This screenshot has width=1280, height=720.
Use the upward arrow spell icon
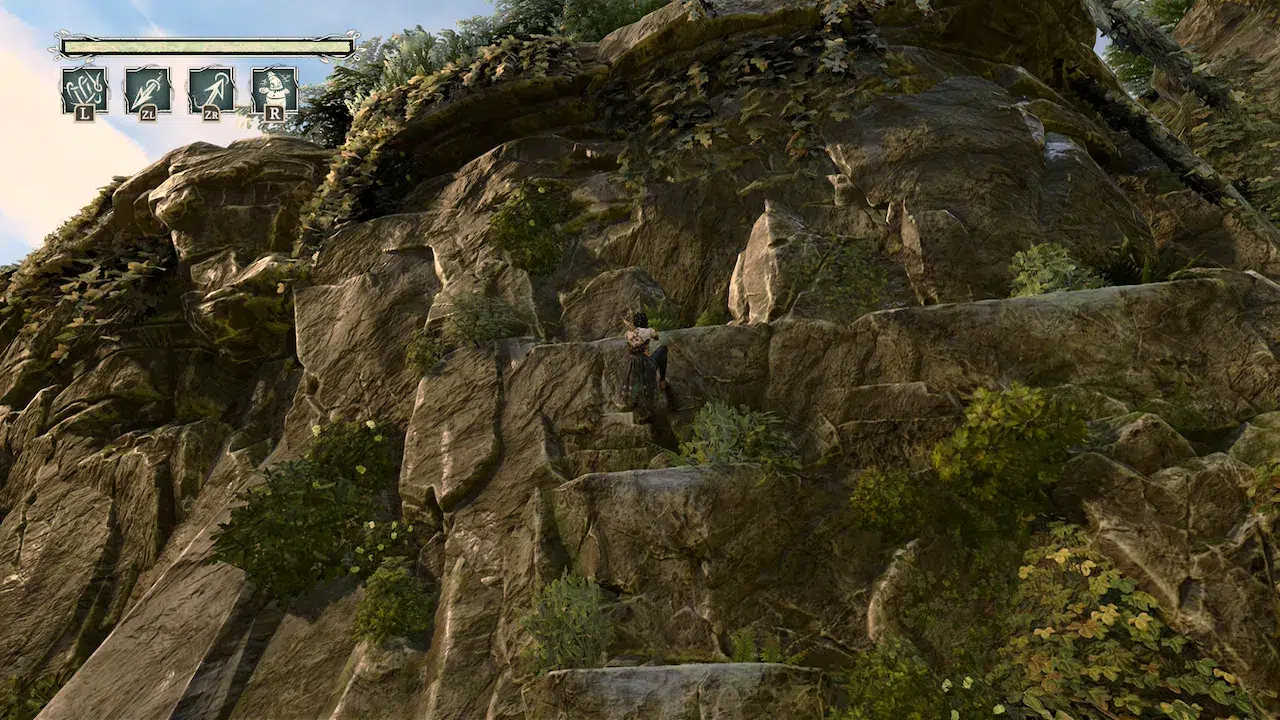[x=211, y=90]
